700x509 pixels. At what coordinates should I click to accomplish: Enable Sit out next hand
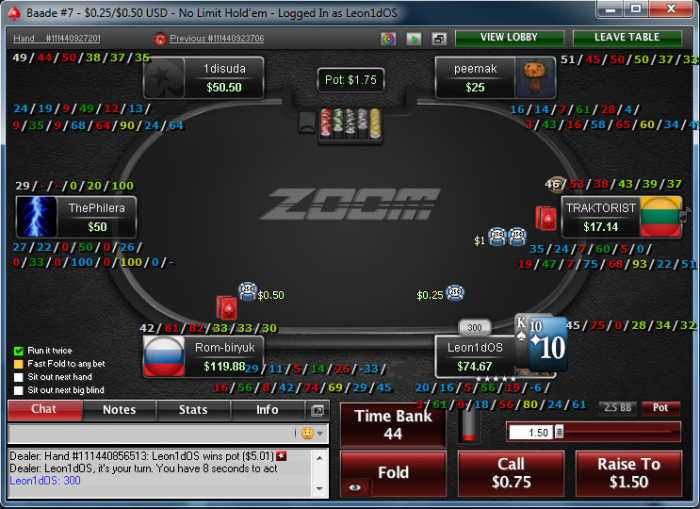coord(19,377)
